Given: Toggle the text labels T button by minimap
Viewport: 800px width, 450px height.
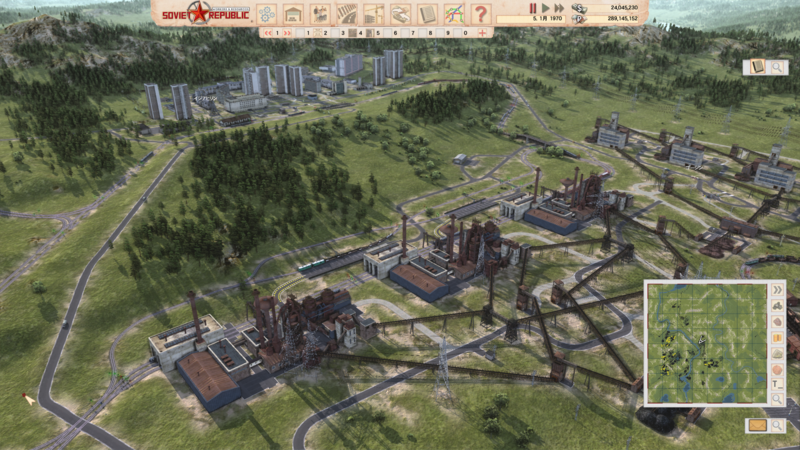Looking at the screenshot, I should click(777, 383).
